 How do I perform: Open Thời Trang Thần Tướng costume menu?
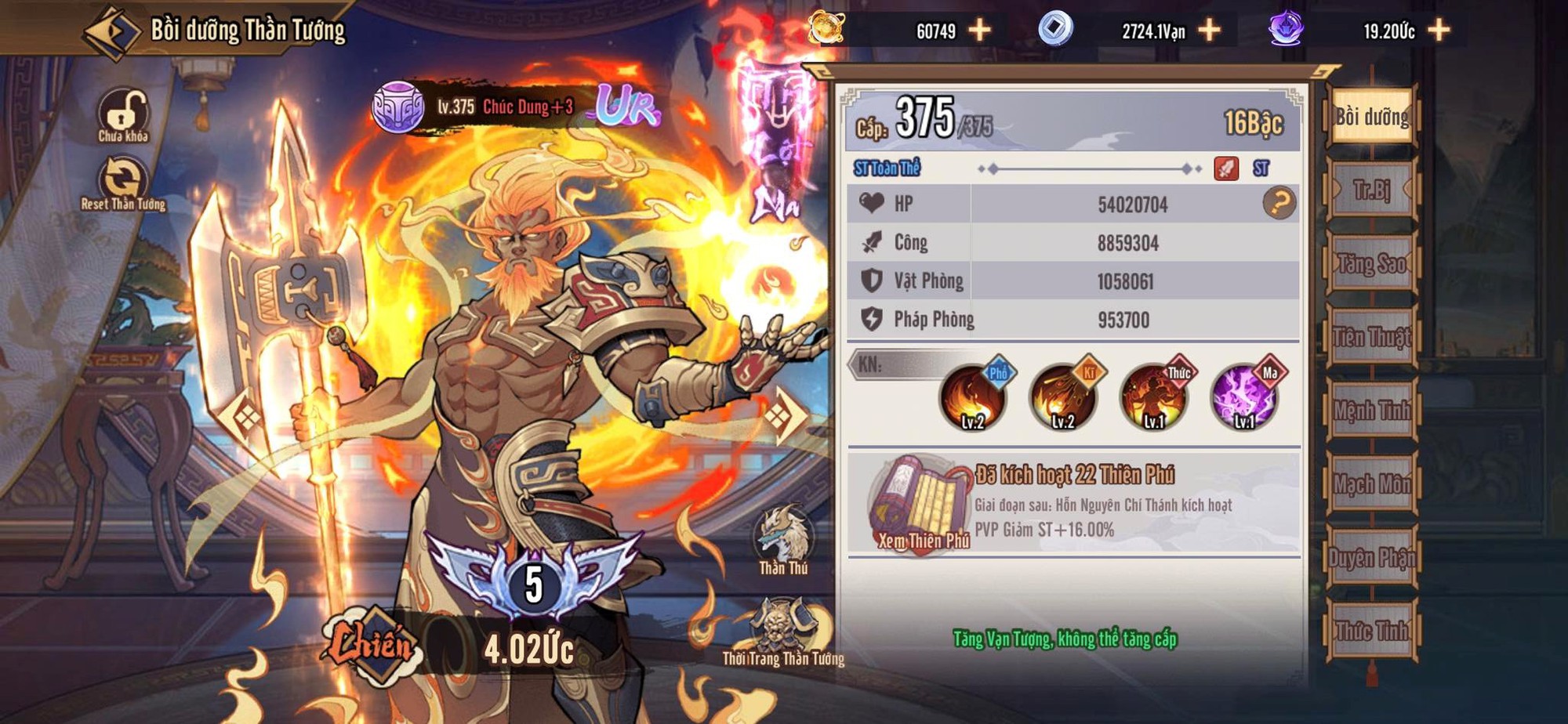782,632
